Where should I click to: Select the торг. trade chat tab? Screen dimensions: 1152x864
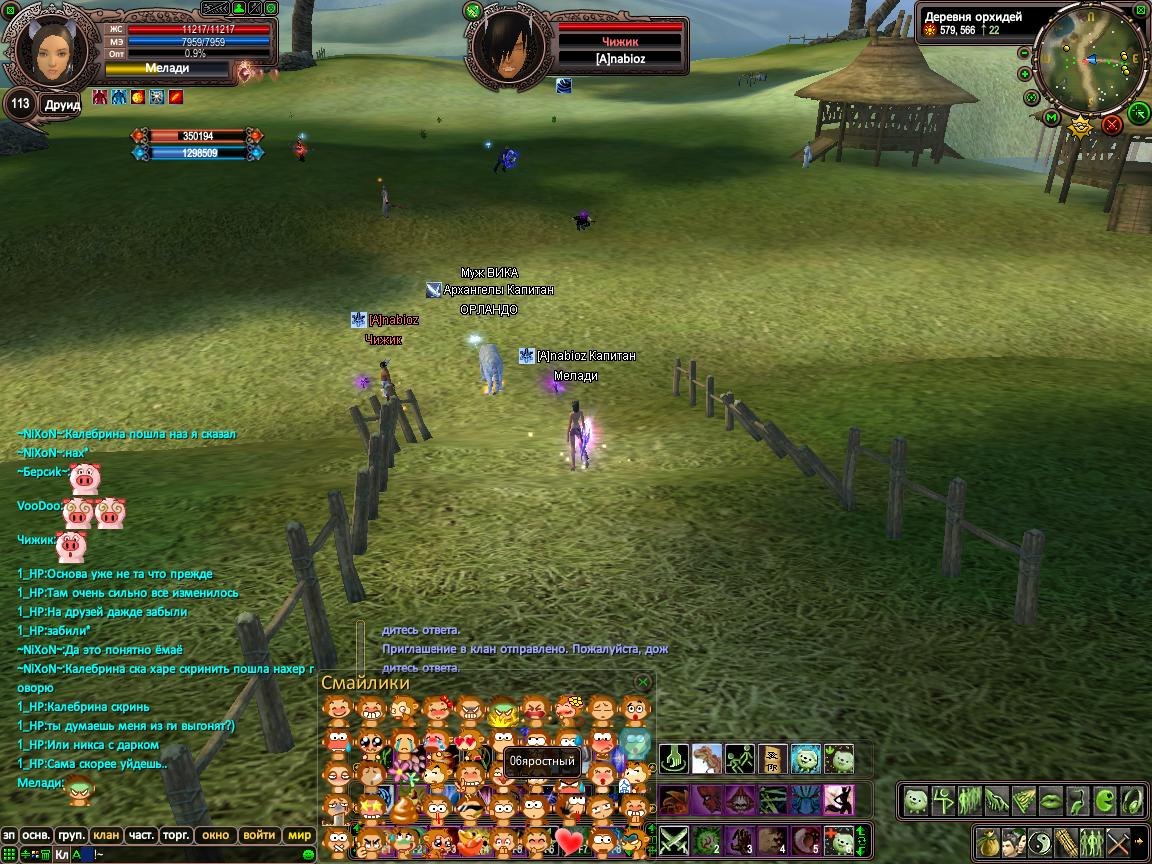coord(177,835)
